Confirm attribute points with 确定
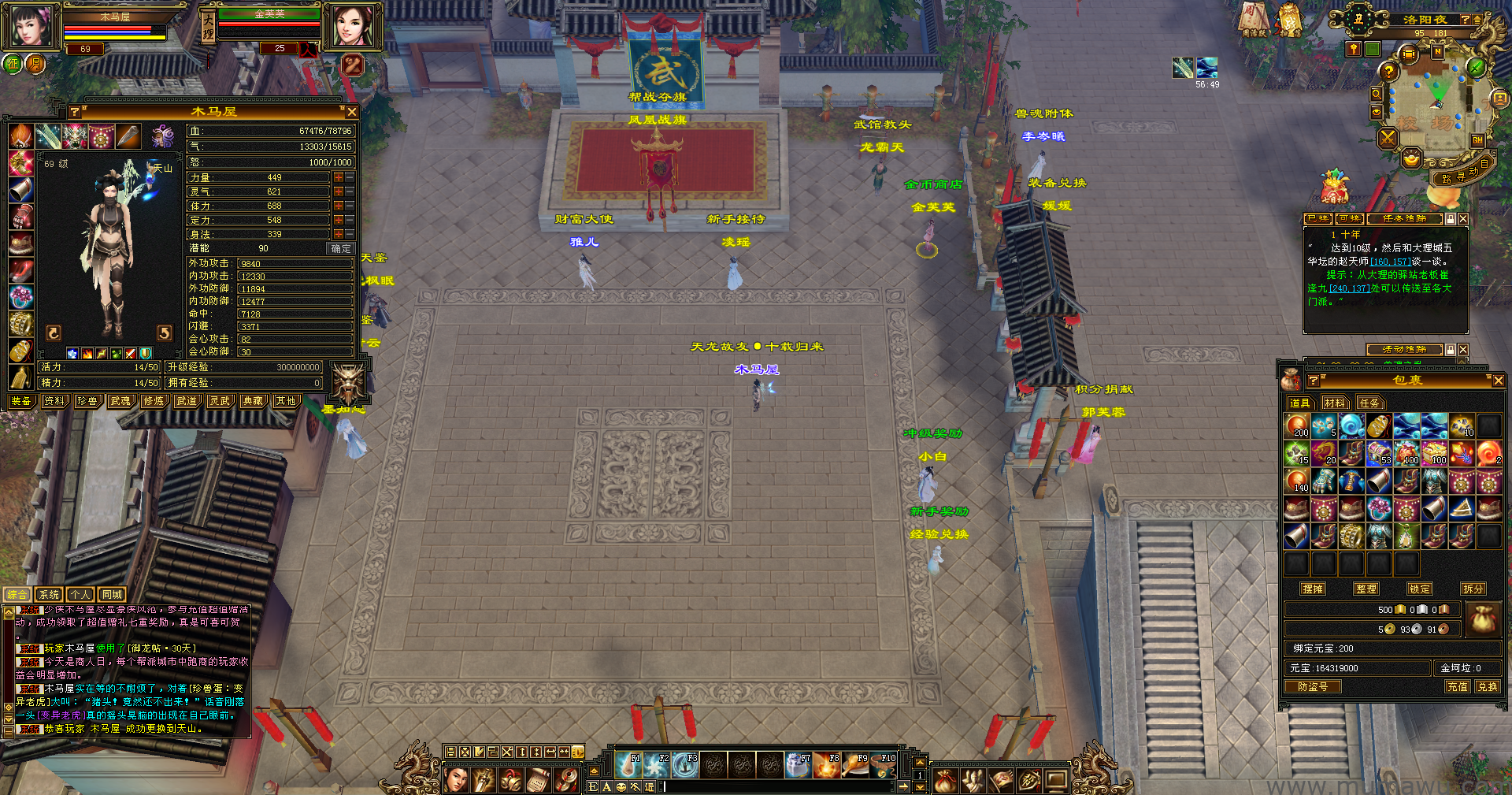The width and height of the screenshot is (1512, 795). point(341,248)
